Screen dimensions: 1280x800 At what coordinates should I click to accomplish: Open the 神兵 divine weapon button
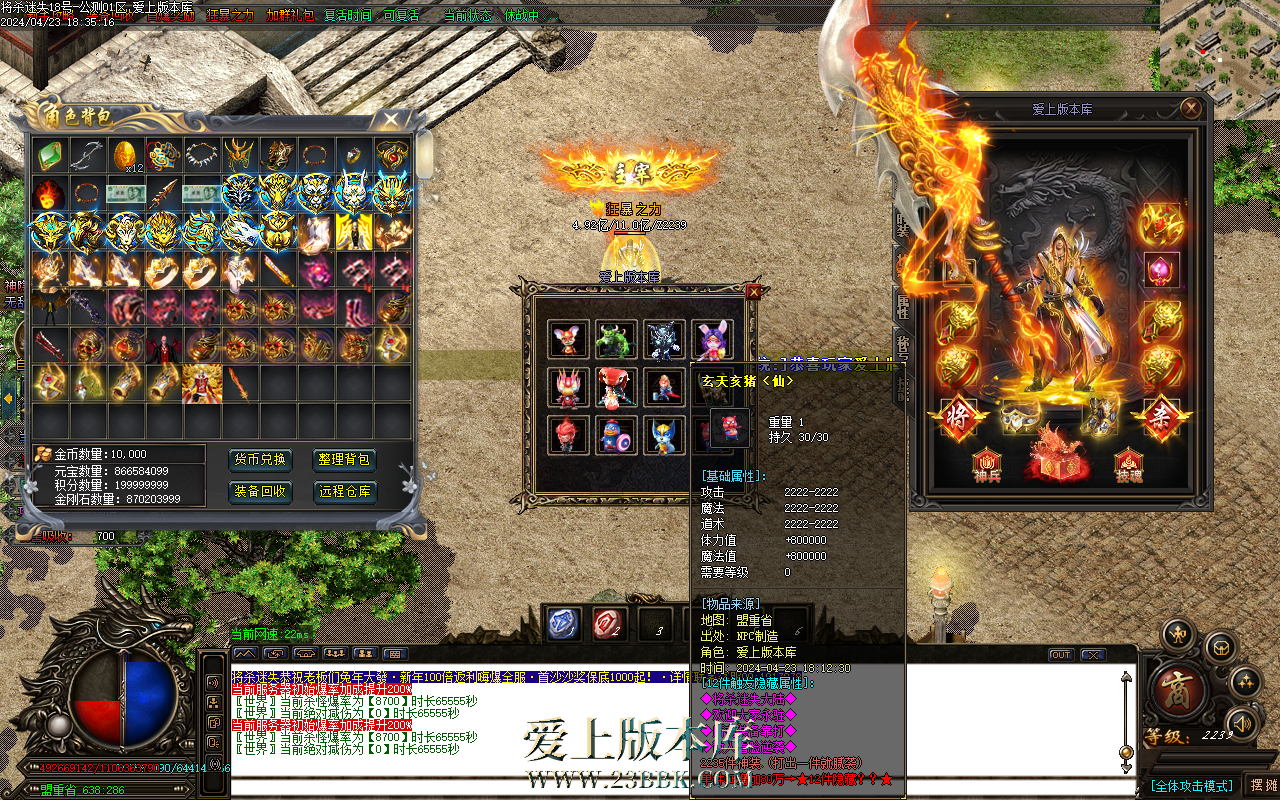pos(986,464)
